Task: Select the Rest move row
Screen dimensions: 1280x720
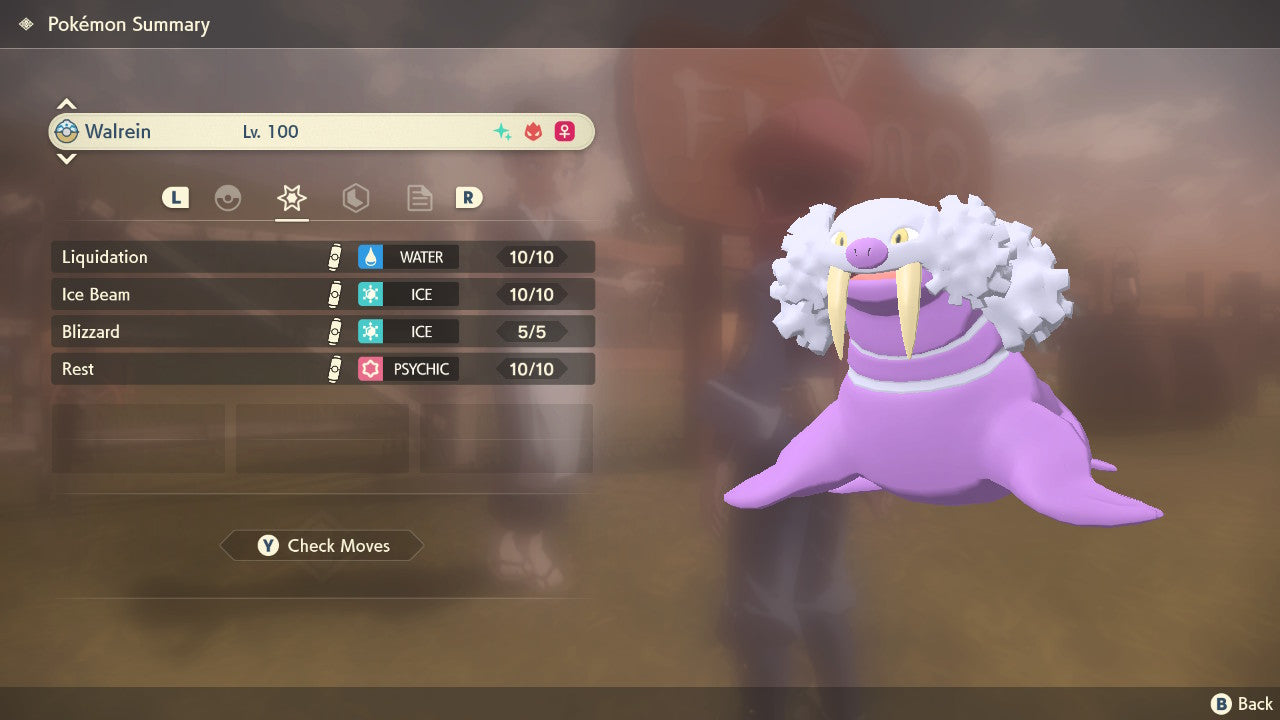Action: click(x=322, y=369)
